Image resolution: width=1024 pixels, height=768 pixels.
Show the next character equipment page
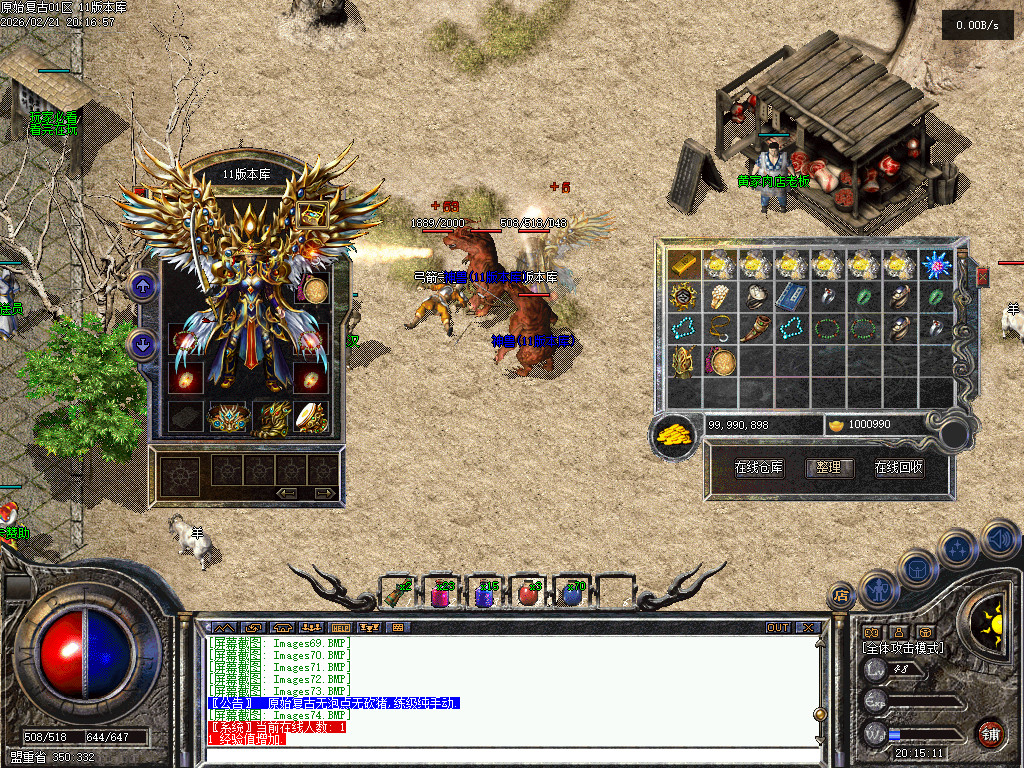coord(142,345)
